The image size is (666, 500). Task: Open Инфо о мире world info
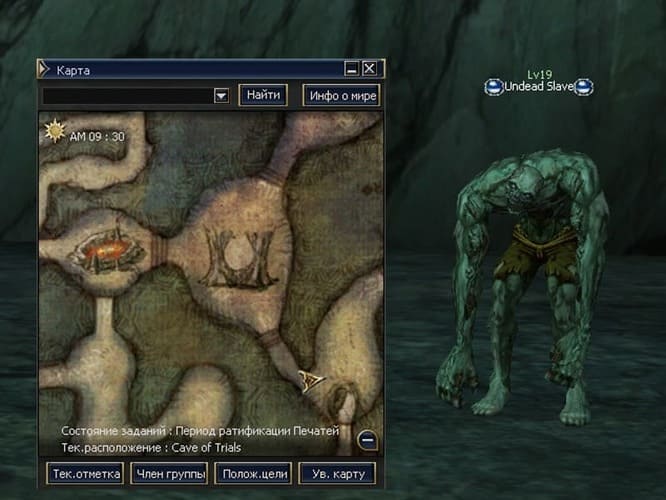[x=341, y=96]
